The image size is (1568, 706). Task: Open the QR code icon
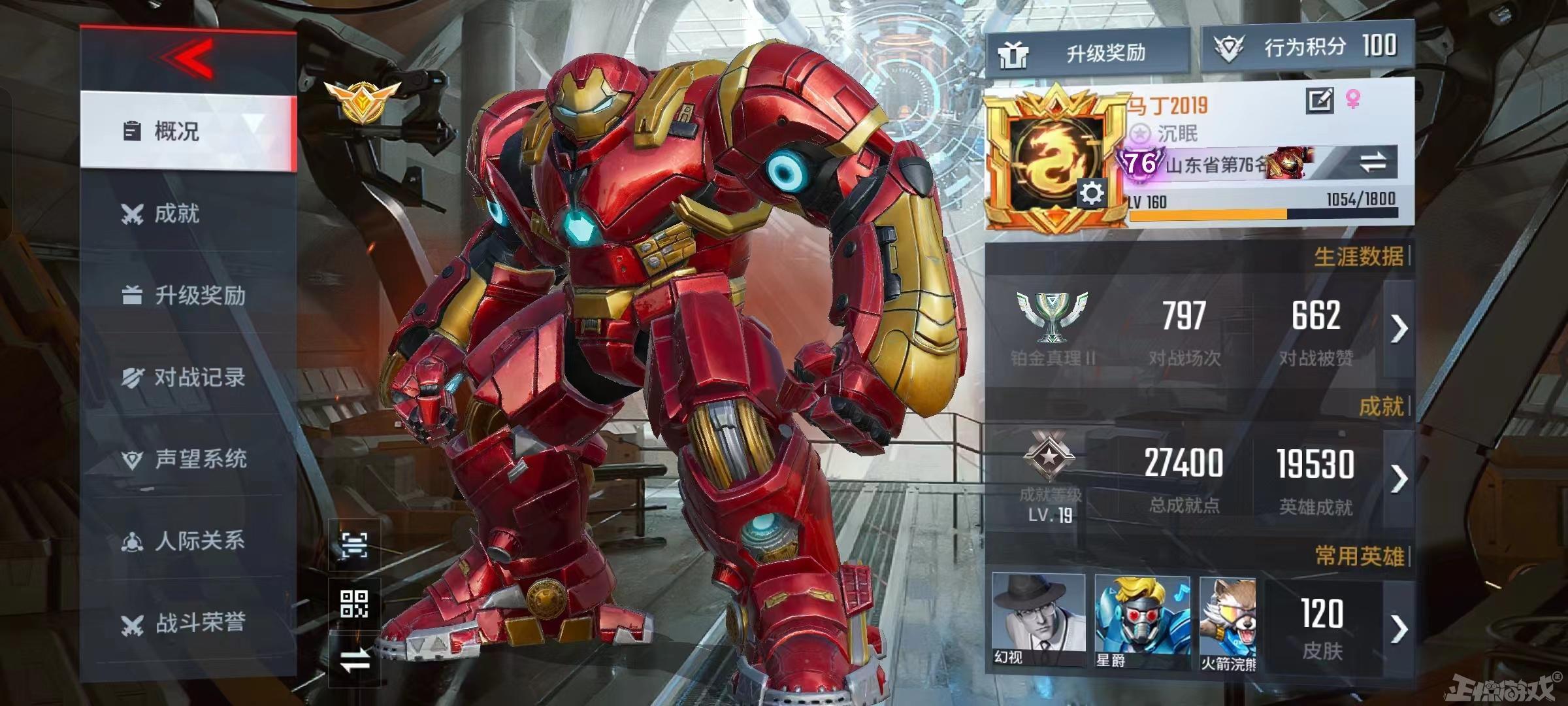[354, 603]
